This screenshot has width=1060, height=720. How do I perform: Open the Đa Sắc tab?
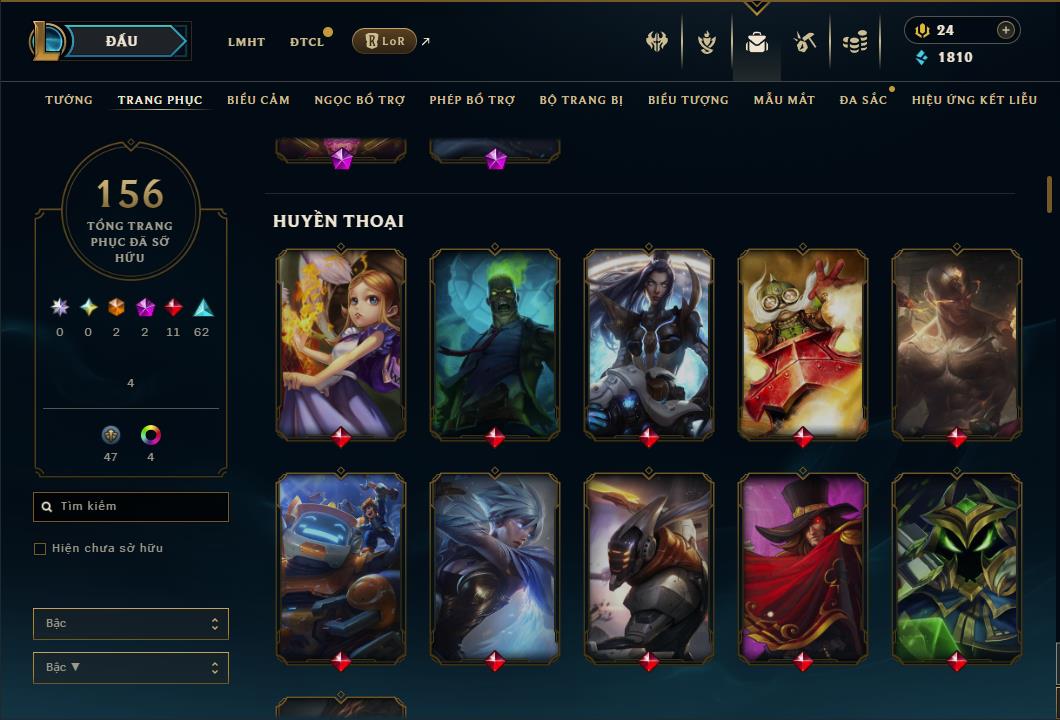coord(863,100)
